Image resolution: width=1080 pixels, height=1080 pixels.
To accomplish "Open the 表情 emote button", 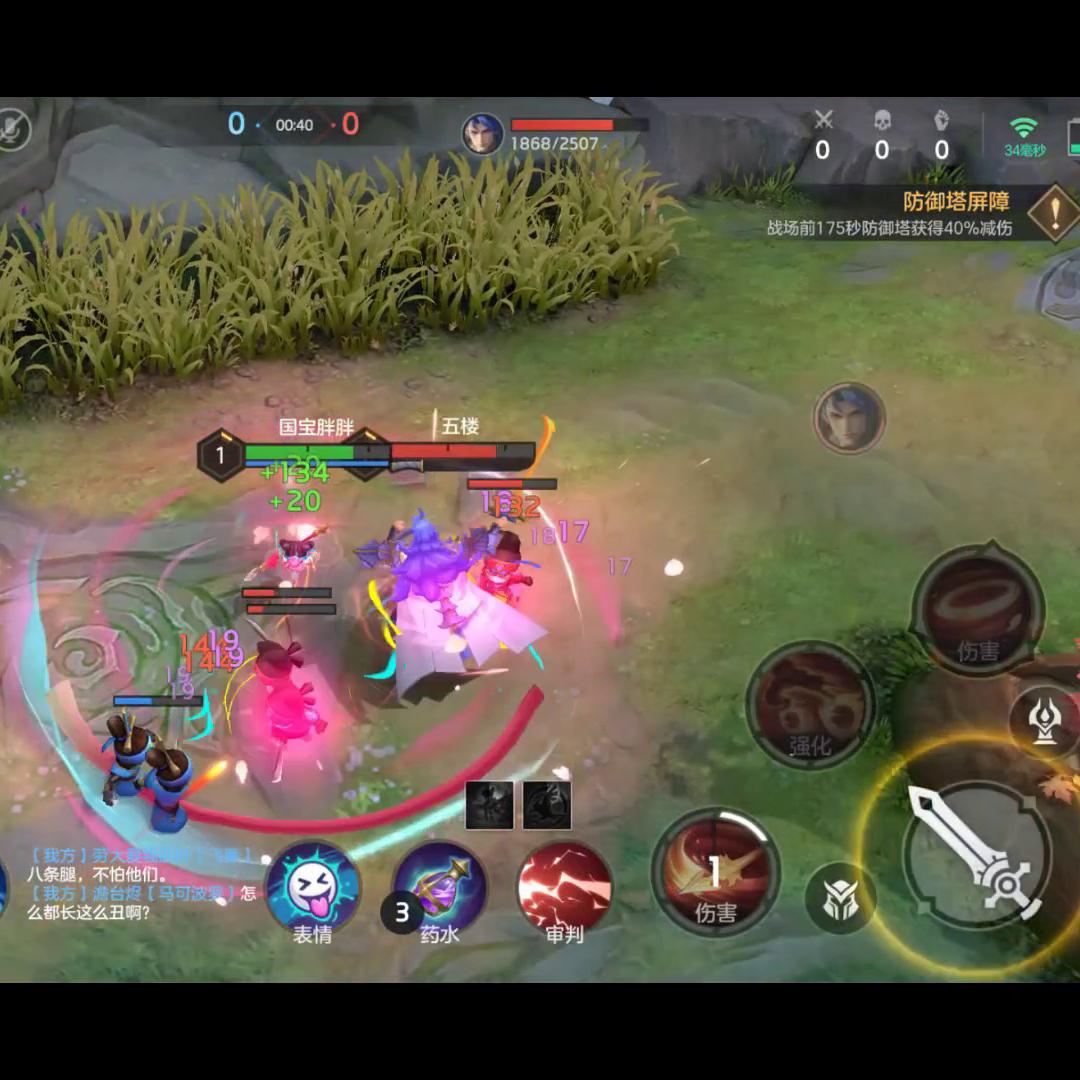I will point(313,887).
